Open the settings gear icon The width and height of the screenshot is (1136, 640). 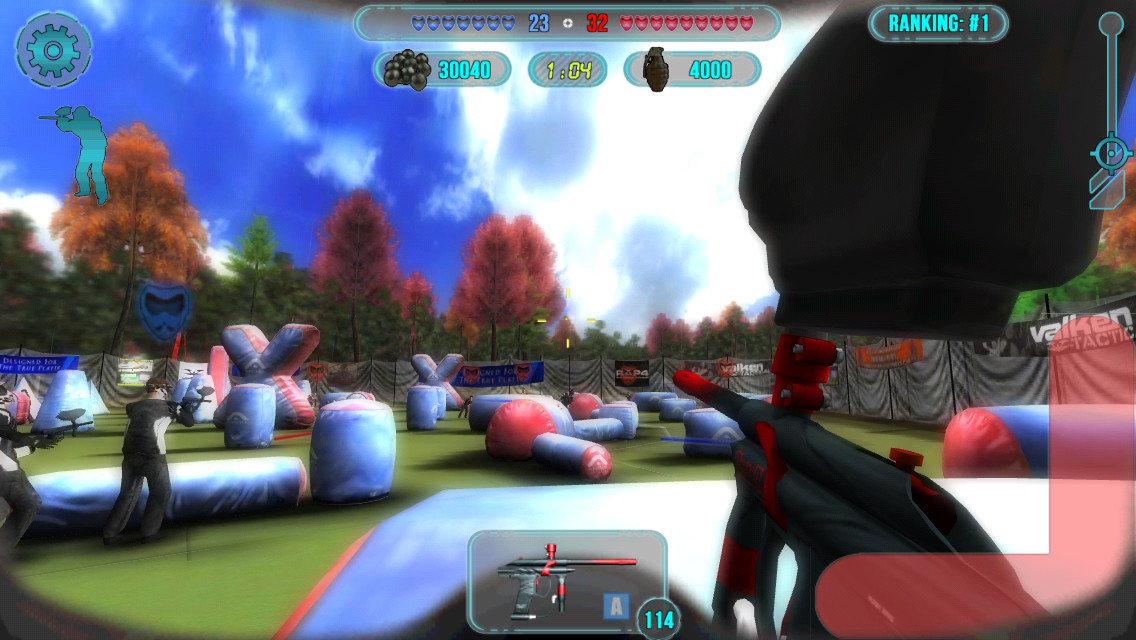click(54, 47)
